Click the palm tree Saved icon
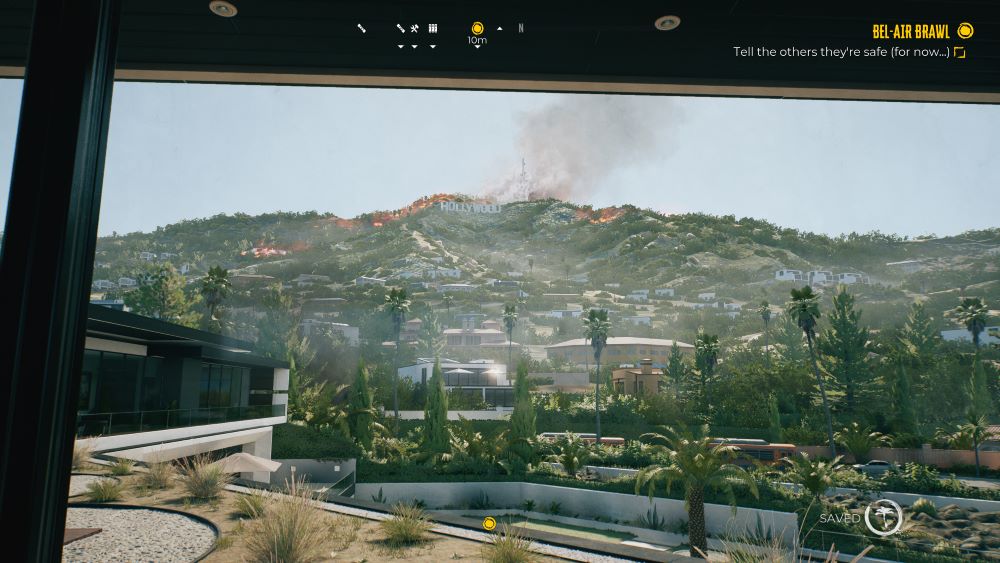1000x563 pixels. click(884, 517)
